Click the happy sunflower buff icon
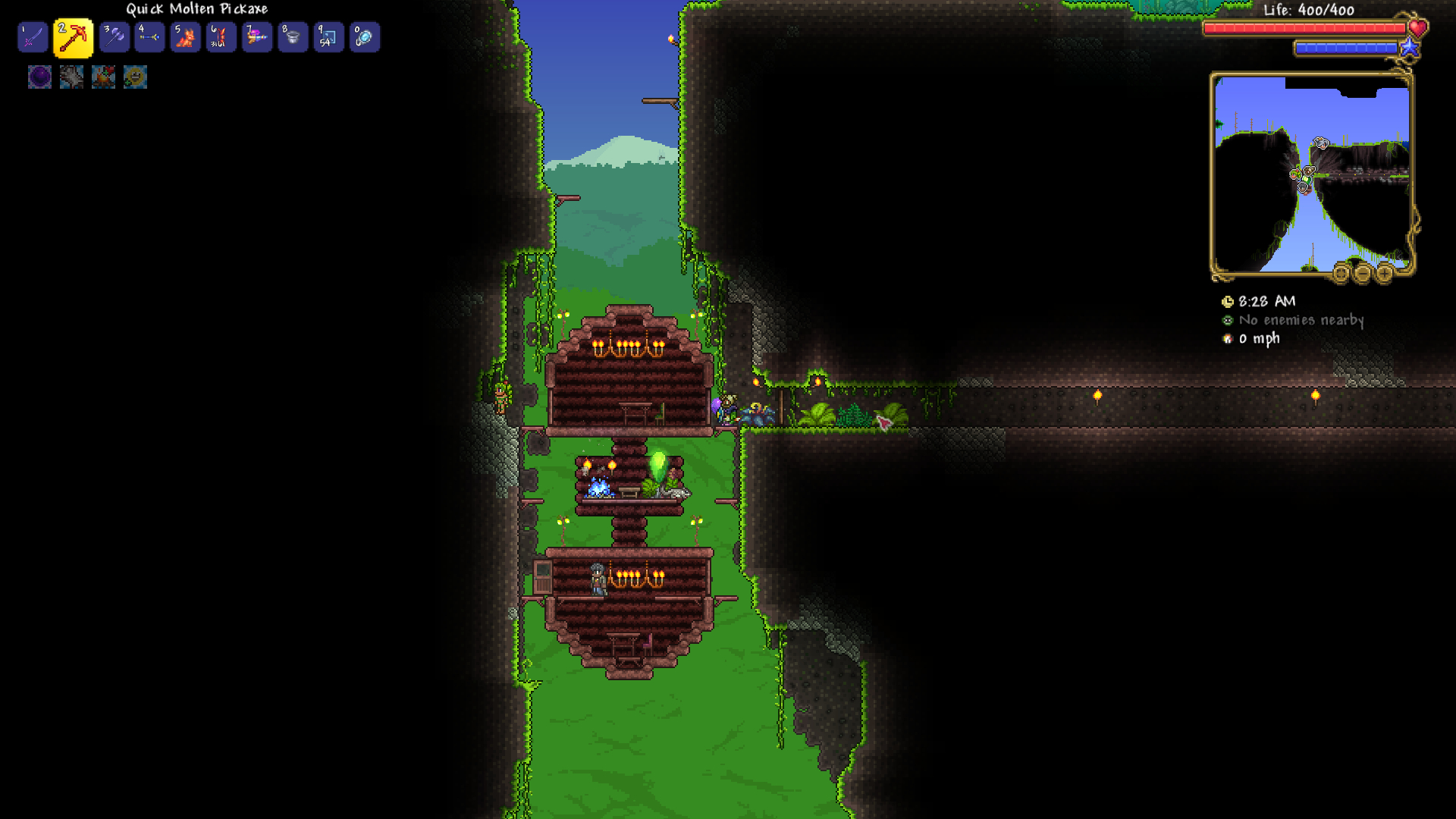 (135, 77)
